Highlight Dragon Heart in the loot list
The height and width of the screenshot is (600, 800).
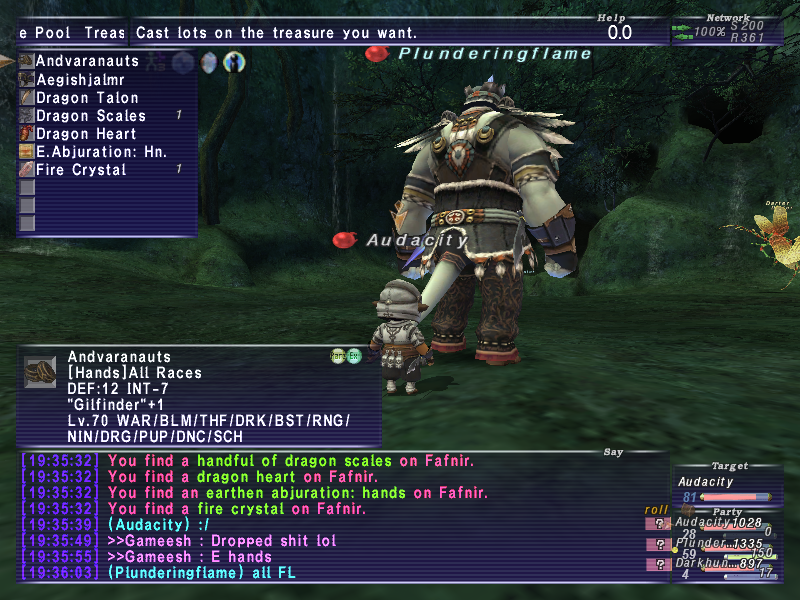point(86,134)
